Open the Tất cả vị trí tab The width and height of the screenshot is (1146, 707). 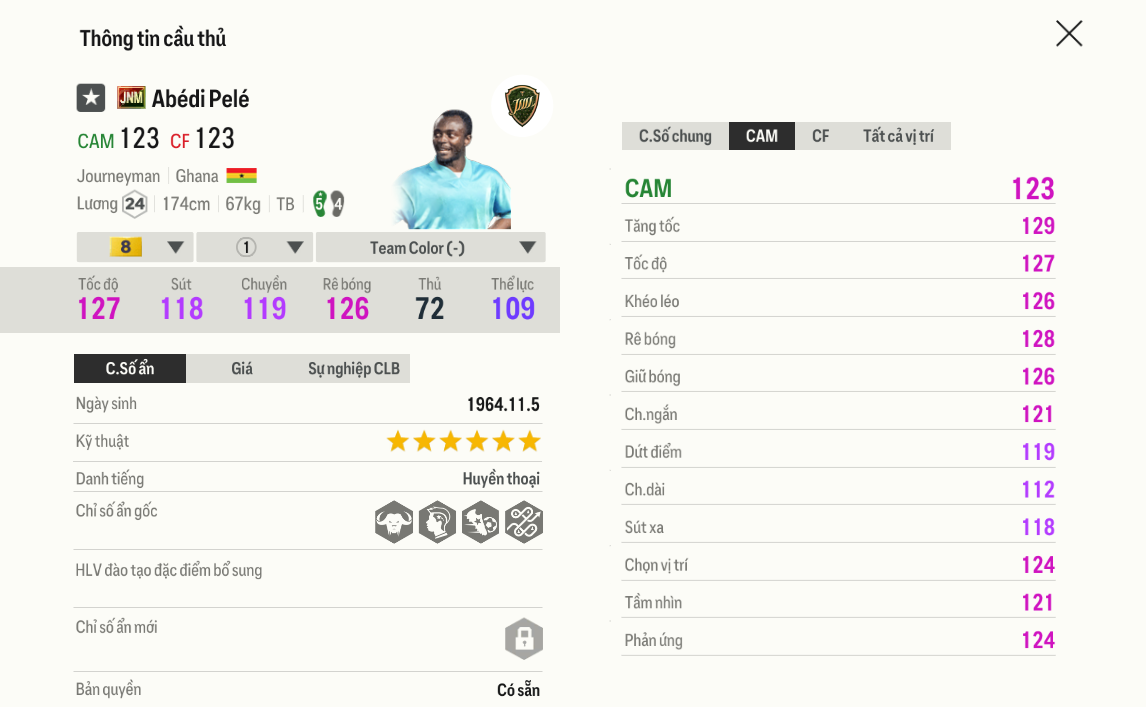point(898,136)
